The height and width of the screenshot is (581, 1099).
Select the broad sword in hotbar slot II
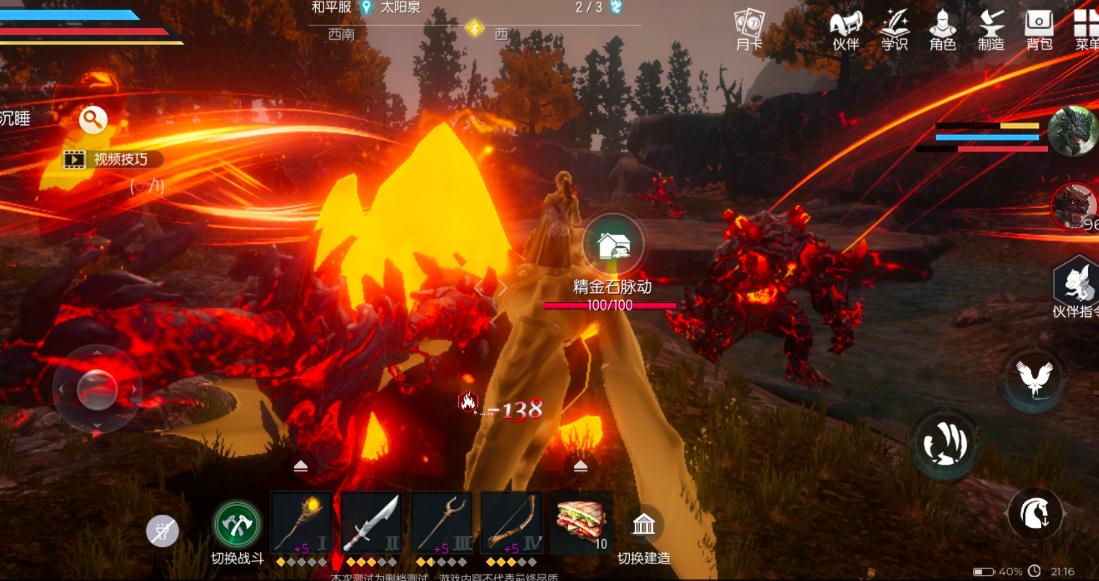[x=371, y=523]
